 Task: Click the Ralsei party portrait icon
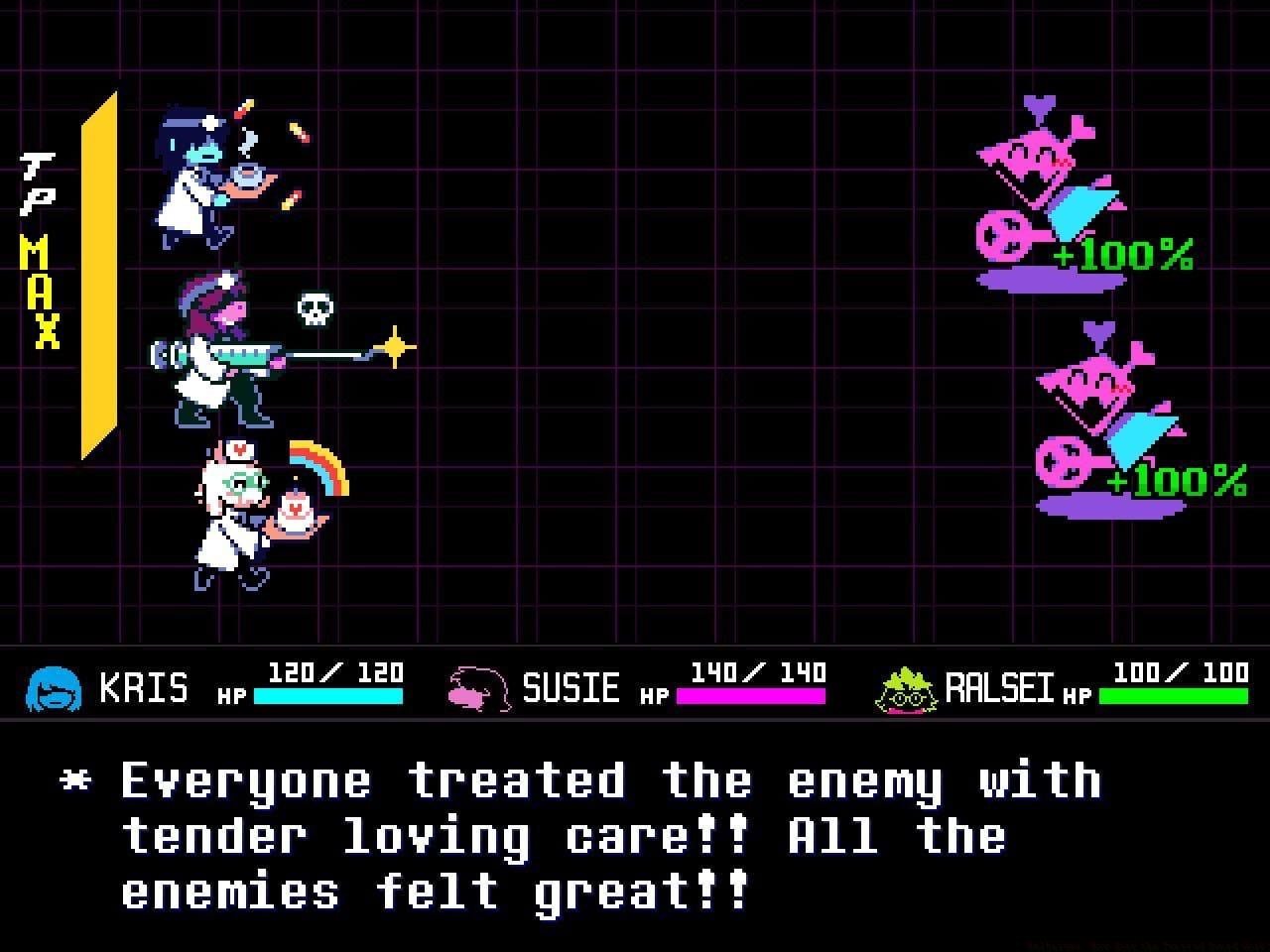coord(908,687)
